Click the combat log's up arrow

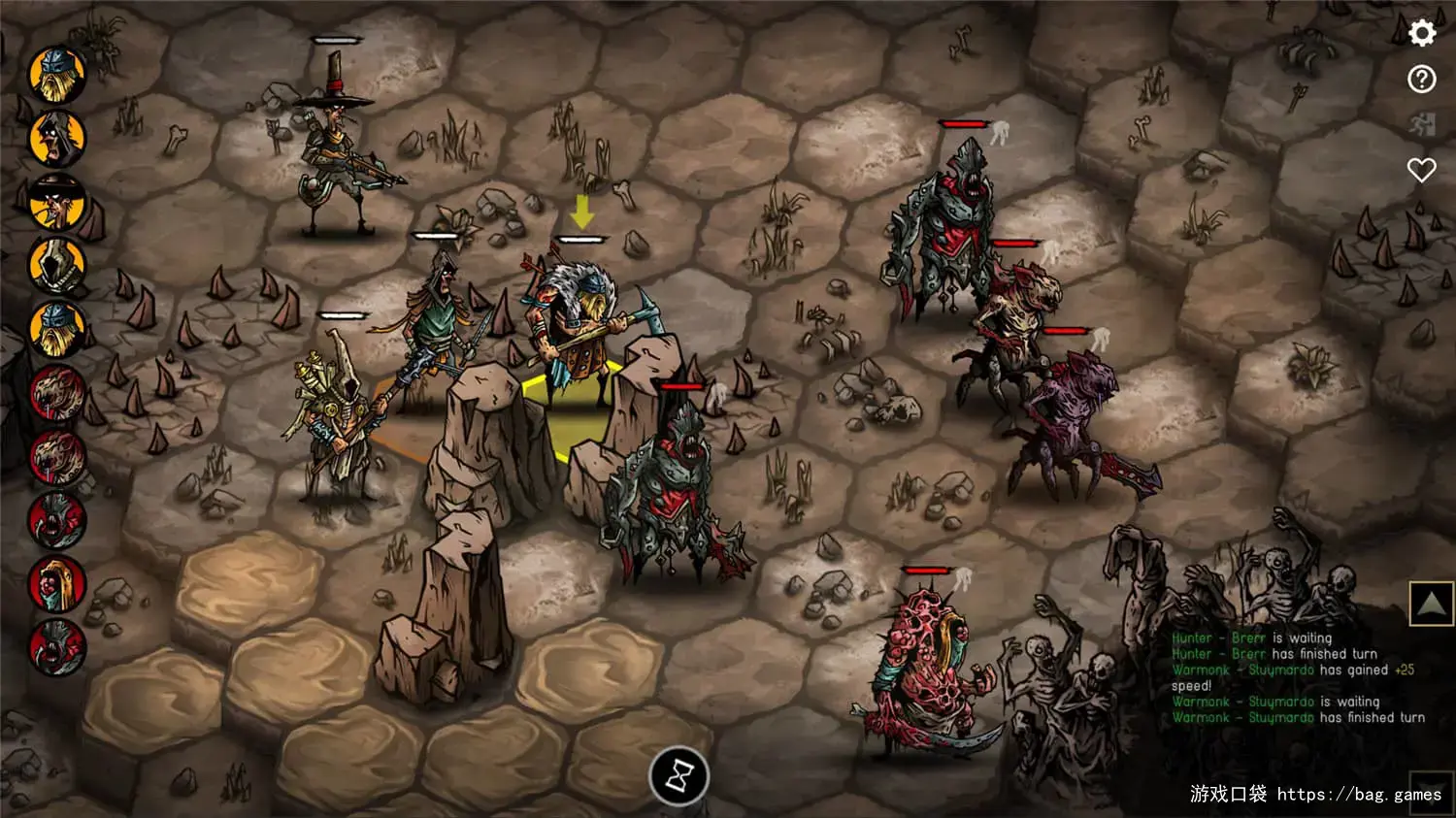[1431, 604]
